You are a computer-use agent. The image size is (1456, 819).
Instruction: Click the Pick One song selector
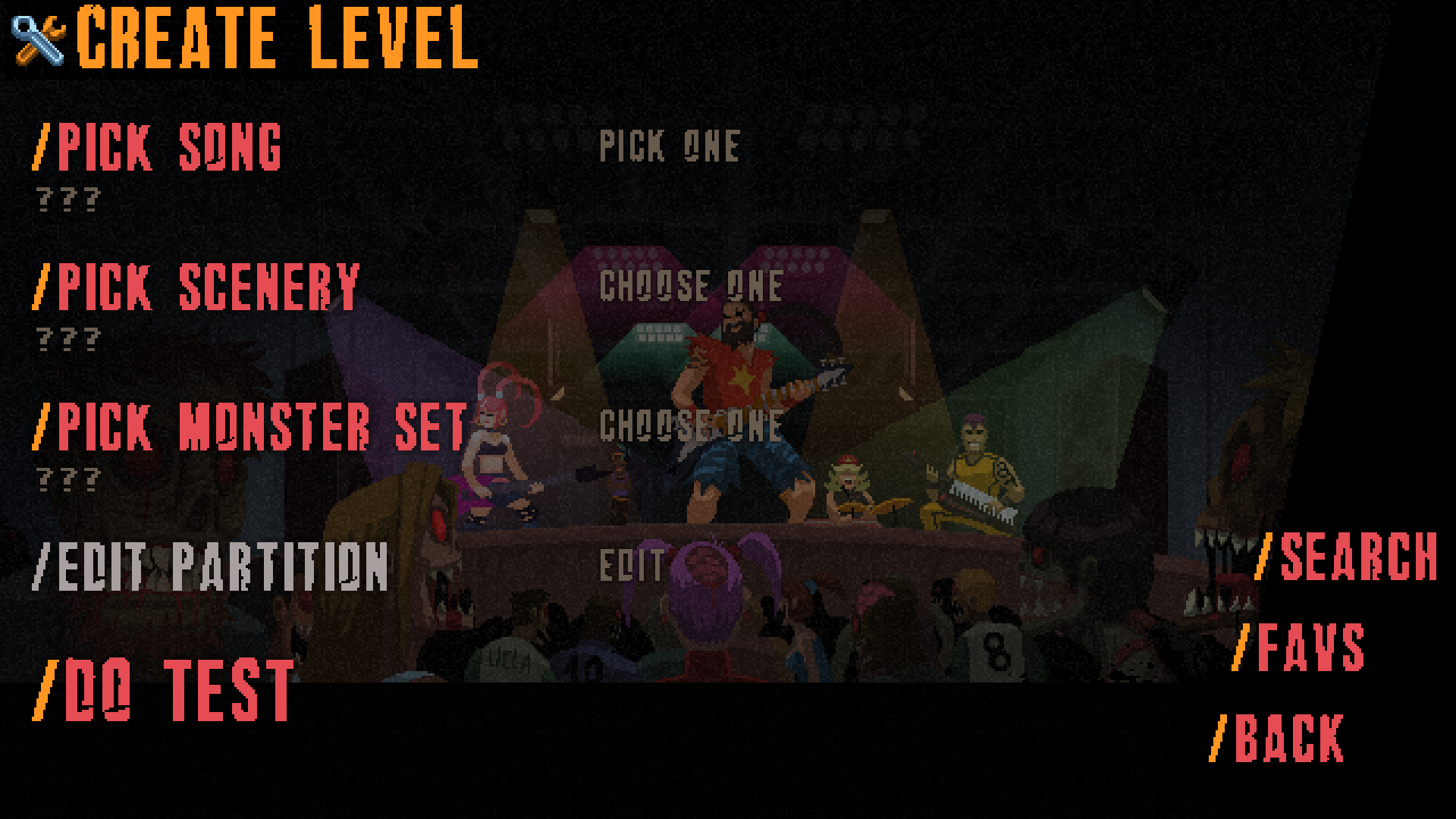click(670, 146)
